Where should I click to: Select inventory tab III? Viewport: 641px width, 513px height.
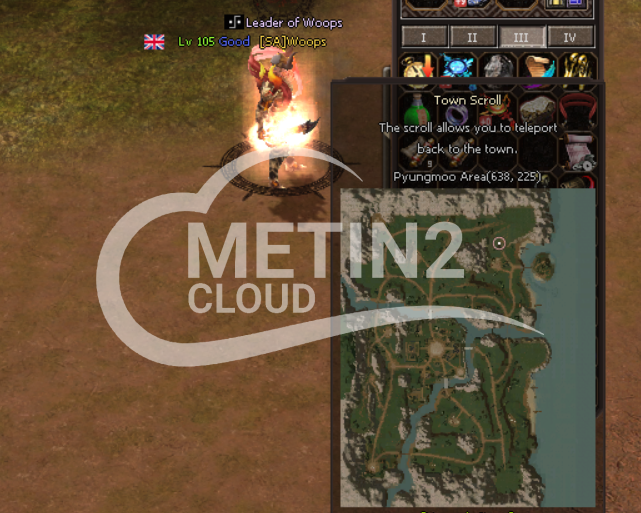click(x=521, y=37)
